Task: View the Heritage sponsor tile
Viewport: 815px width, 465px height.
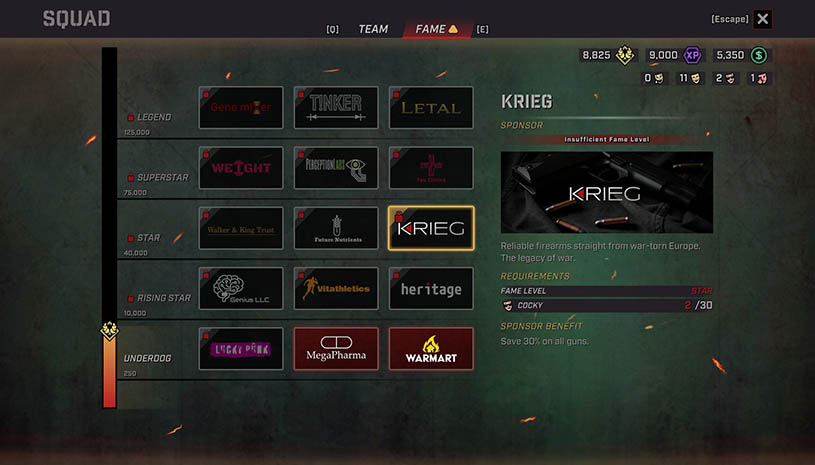Action: [x=431, y=288]
